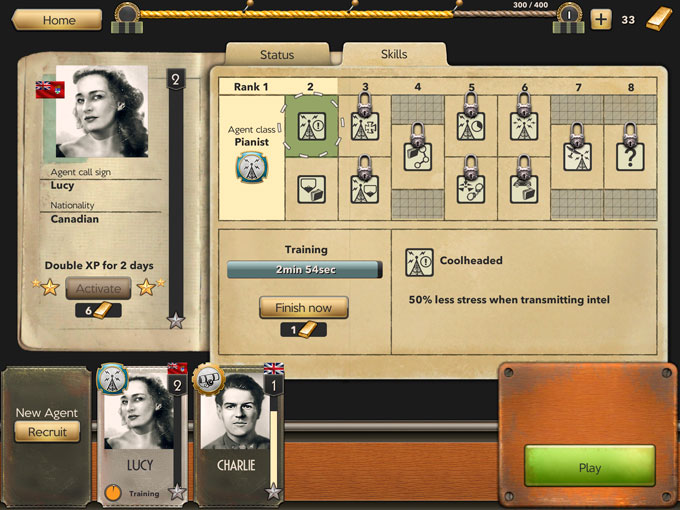The image size is (680, 510).
Task: Return to the Home screen
Action: (x=57, y=20)
